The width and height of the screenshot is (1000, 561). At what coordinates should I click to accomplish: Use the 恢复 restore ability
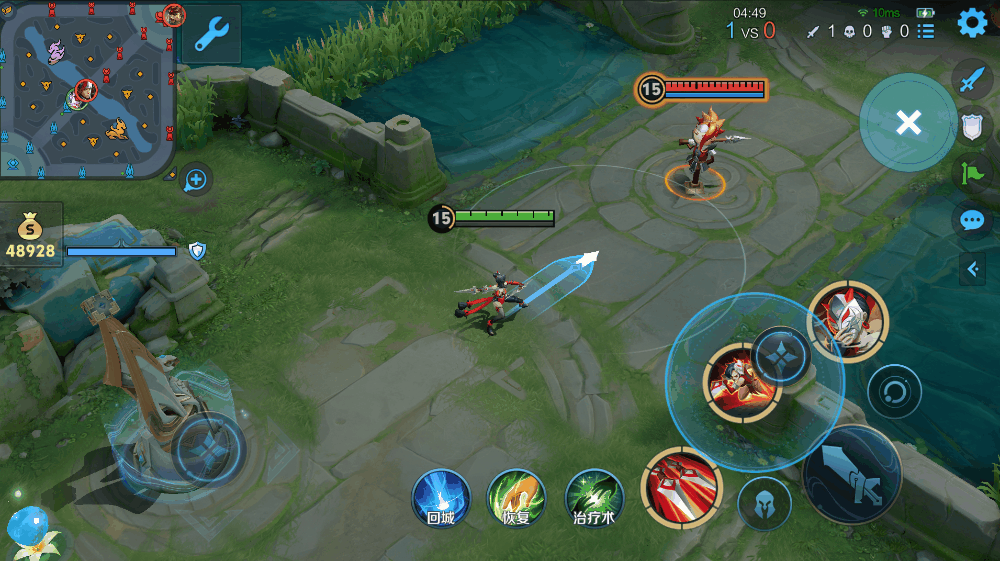[x=515, y=497]
